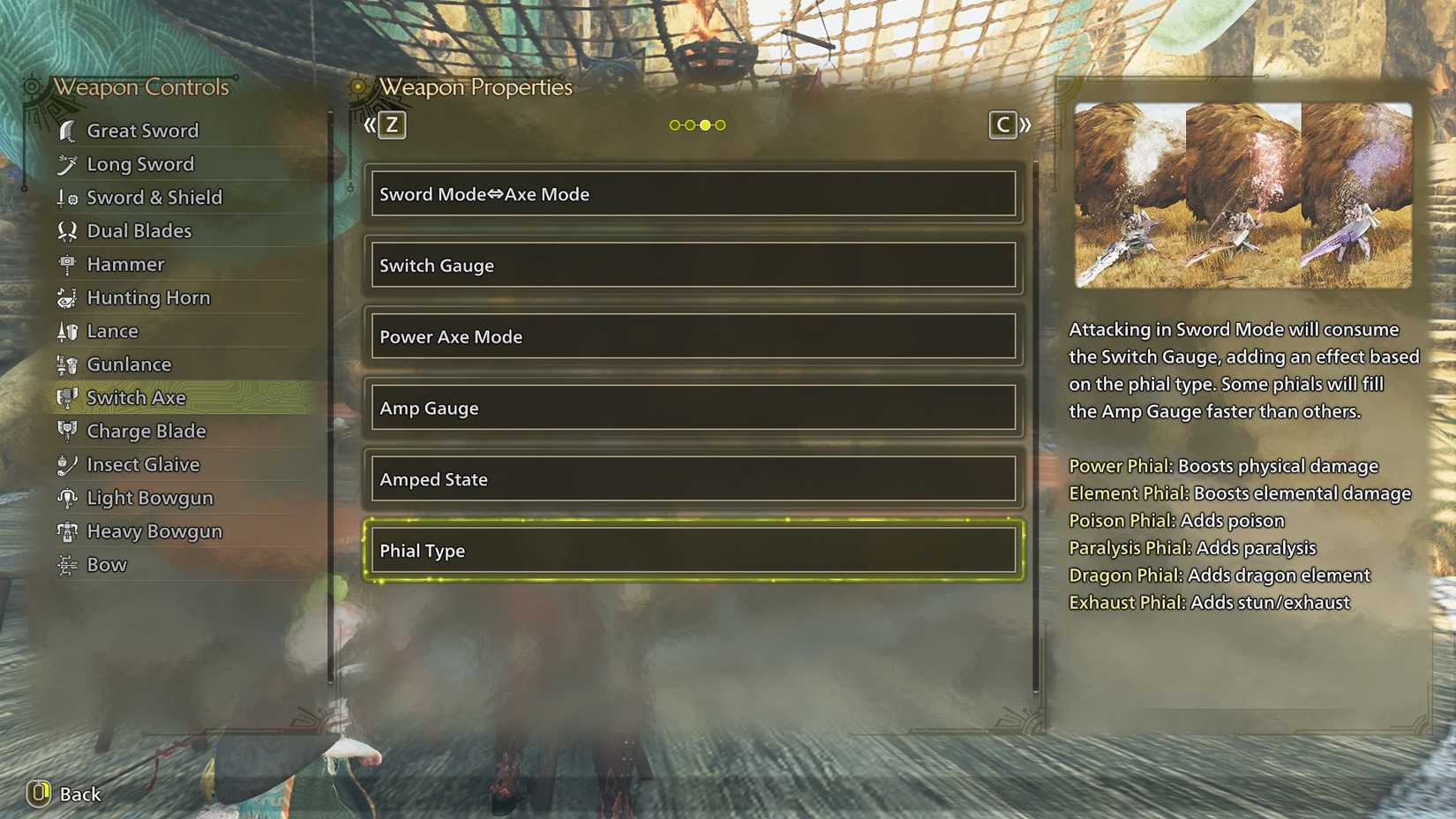
Task: Select Dual Blades from the weapon list
Action: click(x=139, y=230)
